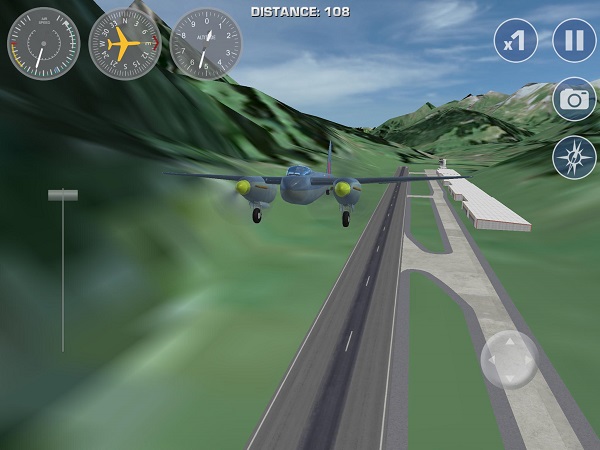Viewport: 600px width, 450px height.
Task: Change the x1 speed multiplier
Action: pos(516,41)
